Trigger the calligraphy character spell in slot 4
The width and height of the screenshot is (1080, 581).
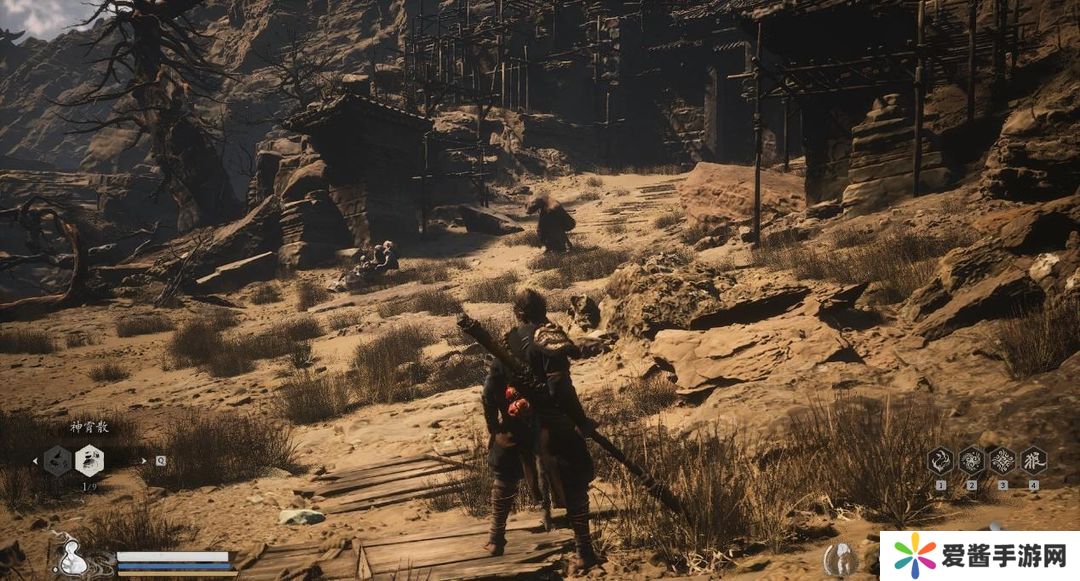[x=1033, y=460]
